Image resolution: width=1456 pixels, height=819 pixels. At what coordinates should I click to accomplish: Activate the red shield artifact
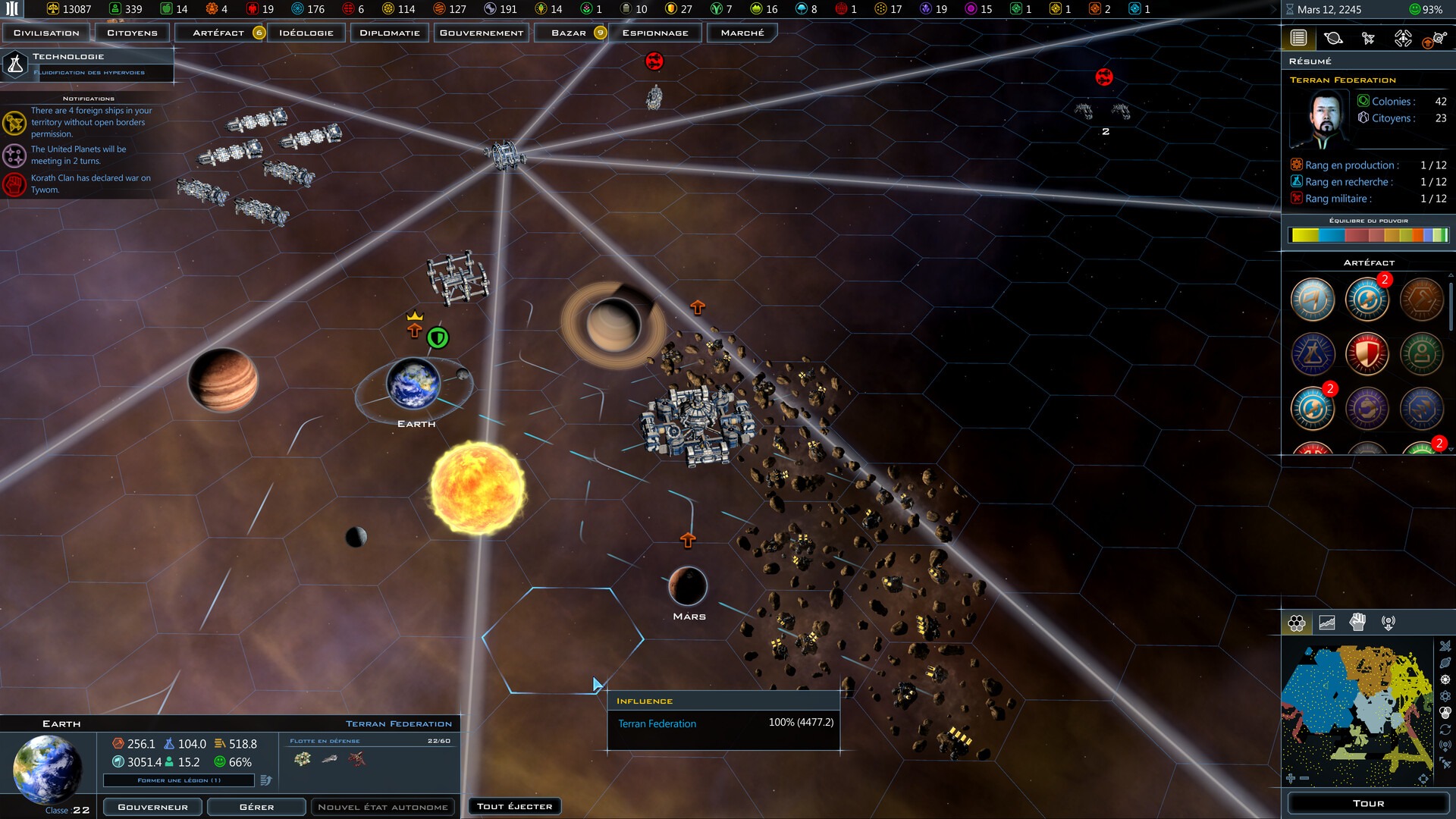(1367, 354)
